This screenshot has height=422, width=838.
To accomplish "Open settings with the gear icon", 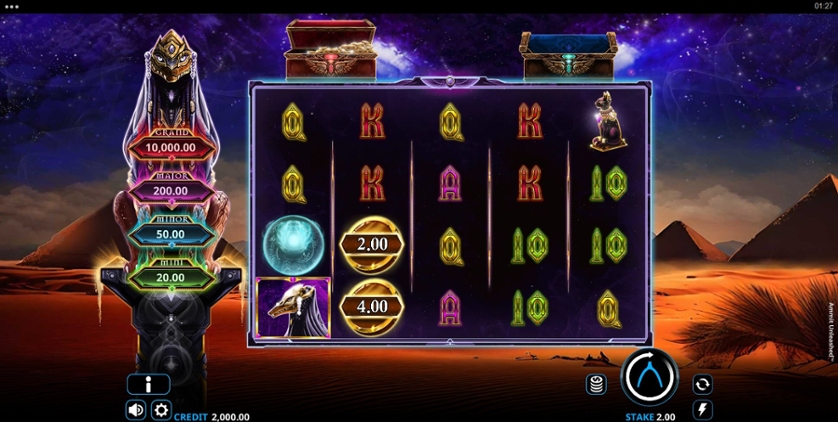I will 161,409.
